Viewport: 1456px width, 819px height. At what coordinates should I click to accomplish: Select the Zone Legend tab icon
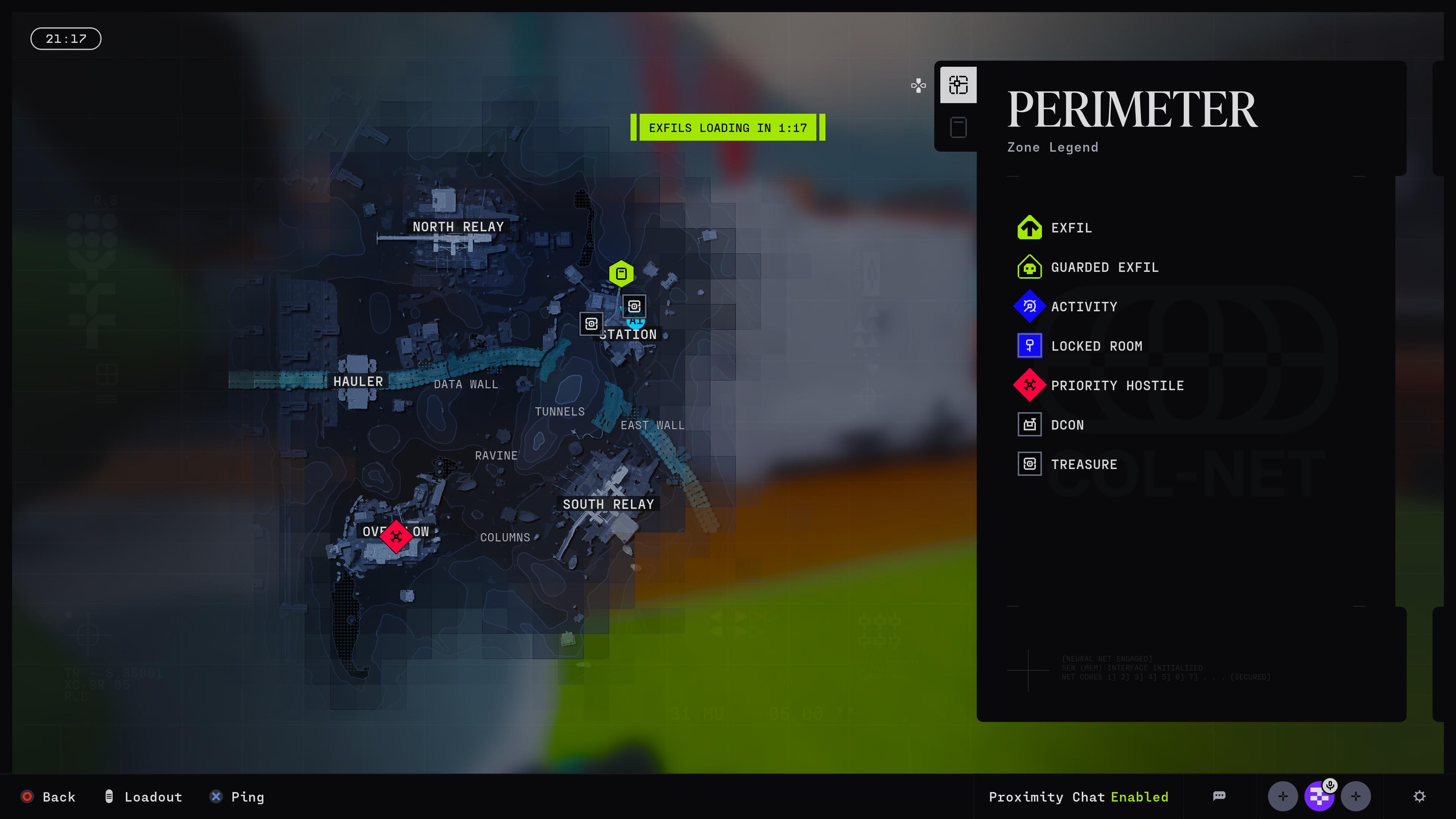tap(958, 85)
